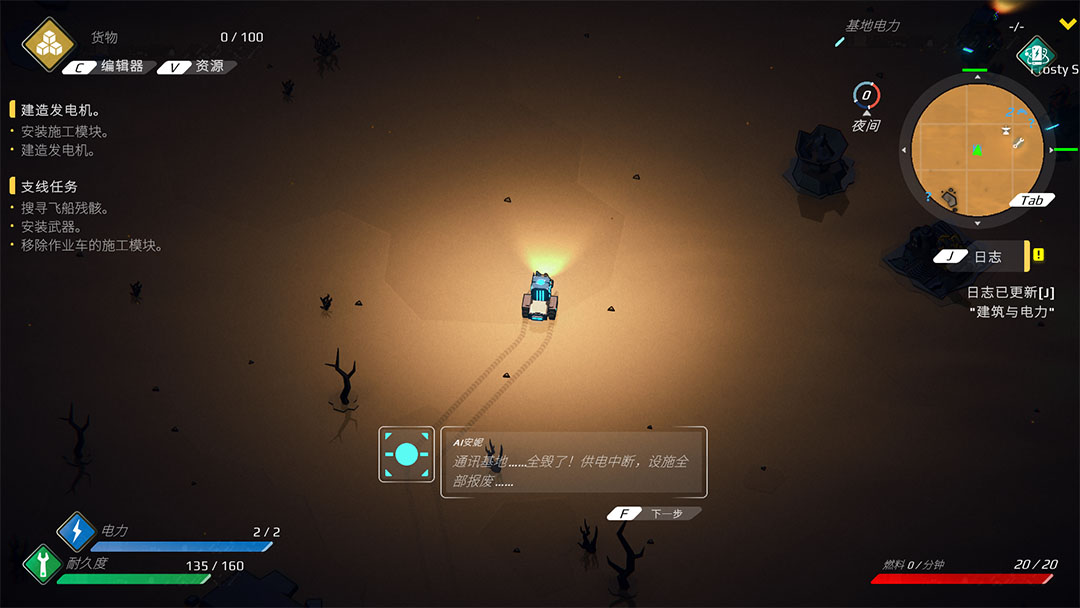
Task: Click the AI dialogue text box
Action: 574,462
